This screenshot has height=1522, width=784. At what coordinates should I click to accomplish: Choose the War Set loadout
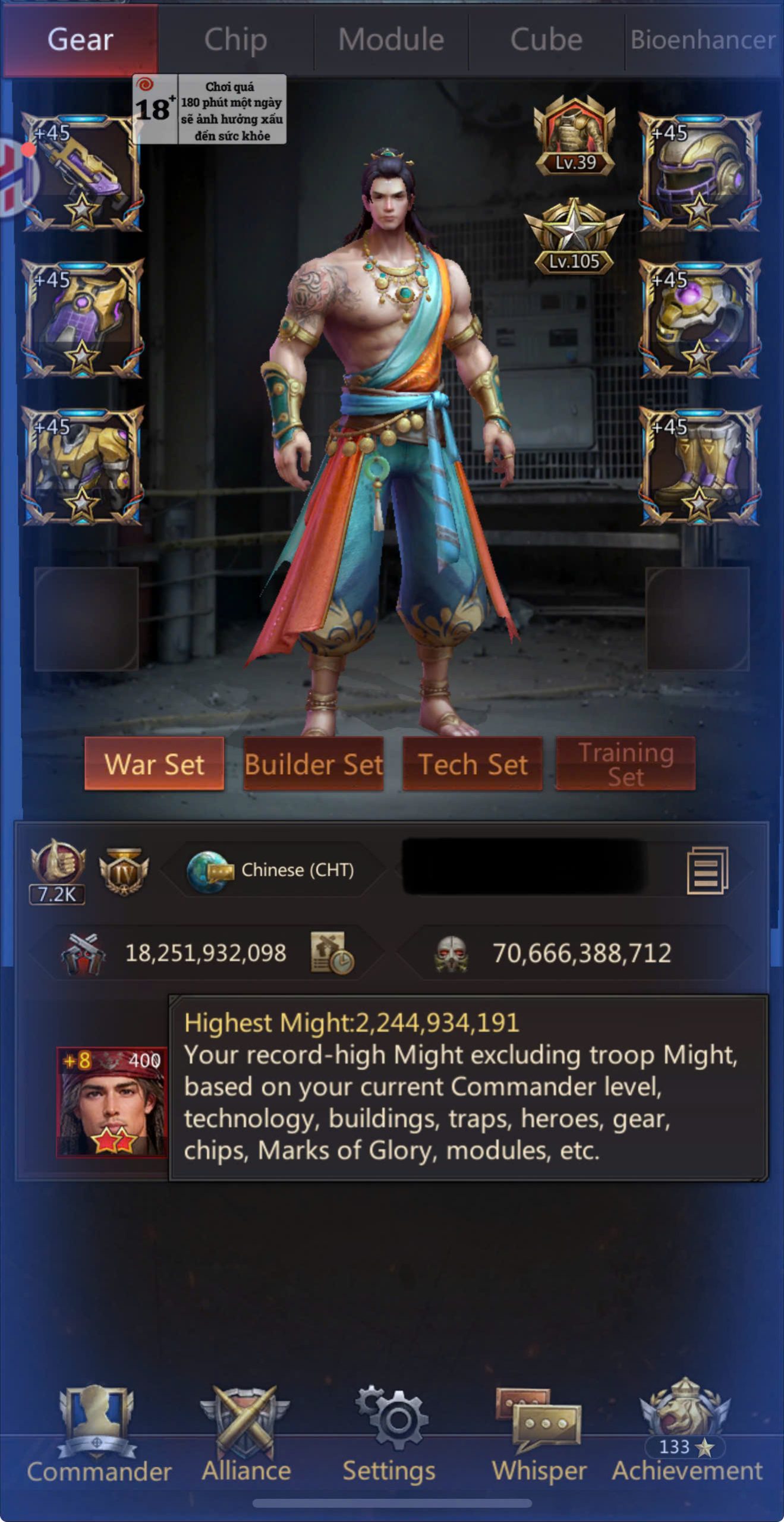(155, 764)
